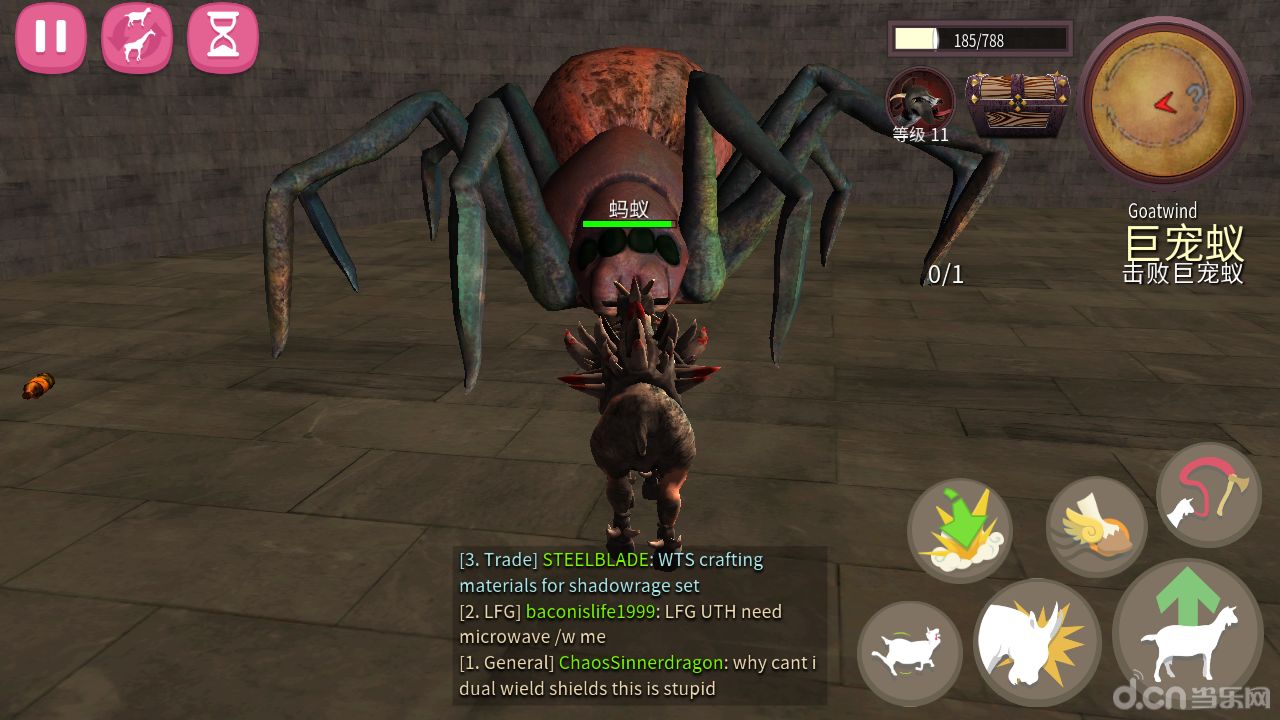
Task: Open the chat log box
Action: click(640, 624)
